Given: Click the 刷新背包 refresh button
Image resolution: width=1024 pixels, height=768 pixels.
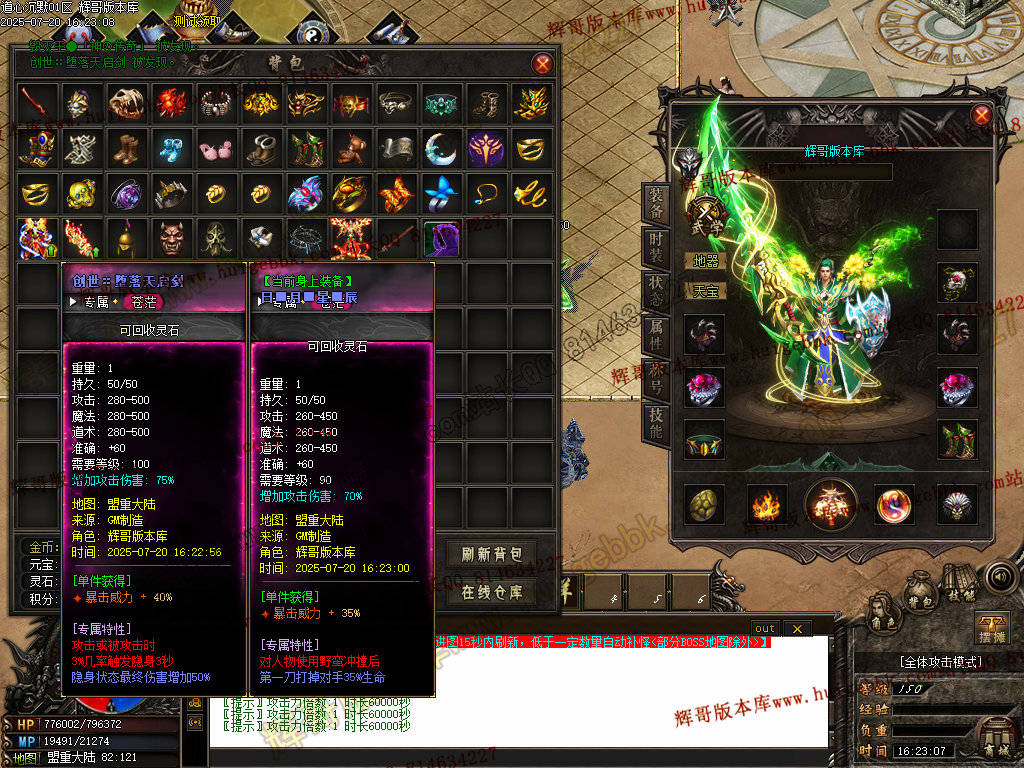Looking at the screenshot, I should (x=498, y=555).
